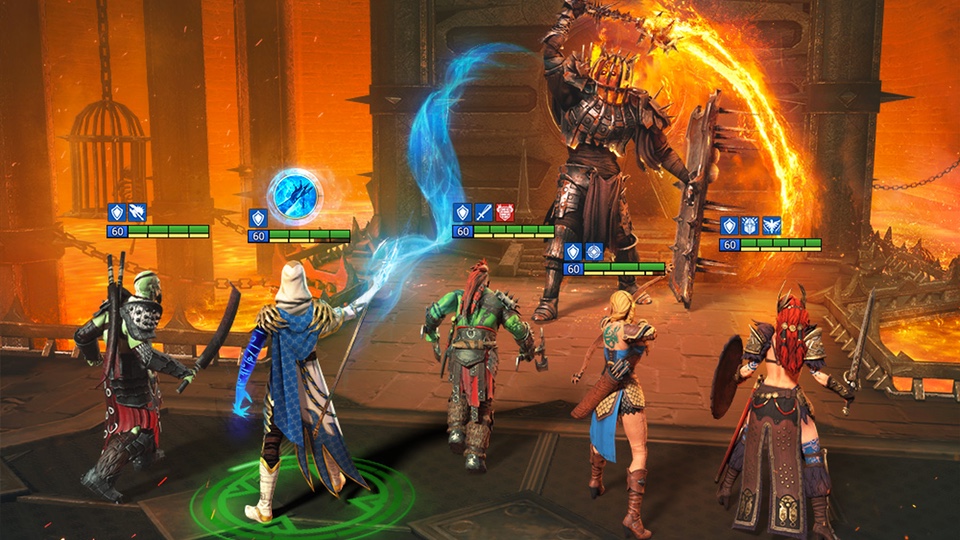Tap the helmet buff icon

pyautogui.click(x=750, y=226)
